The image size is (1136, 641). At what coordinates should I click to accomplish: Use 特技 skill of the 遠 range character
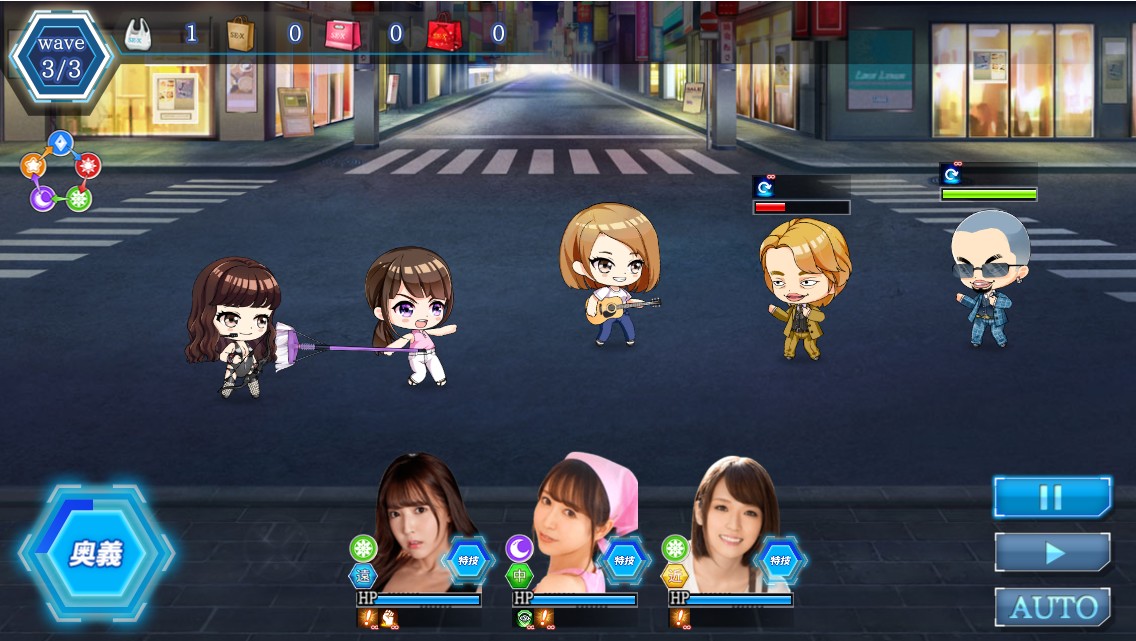[467, 560]
